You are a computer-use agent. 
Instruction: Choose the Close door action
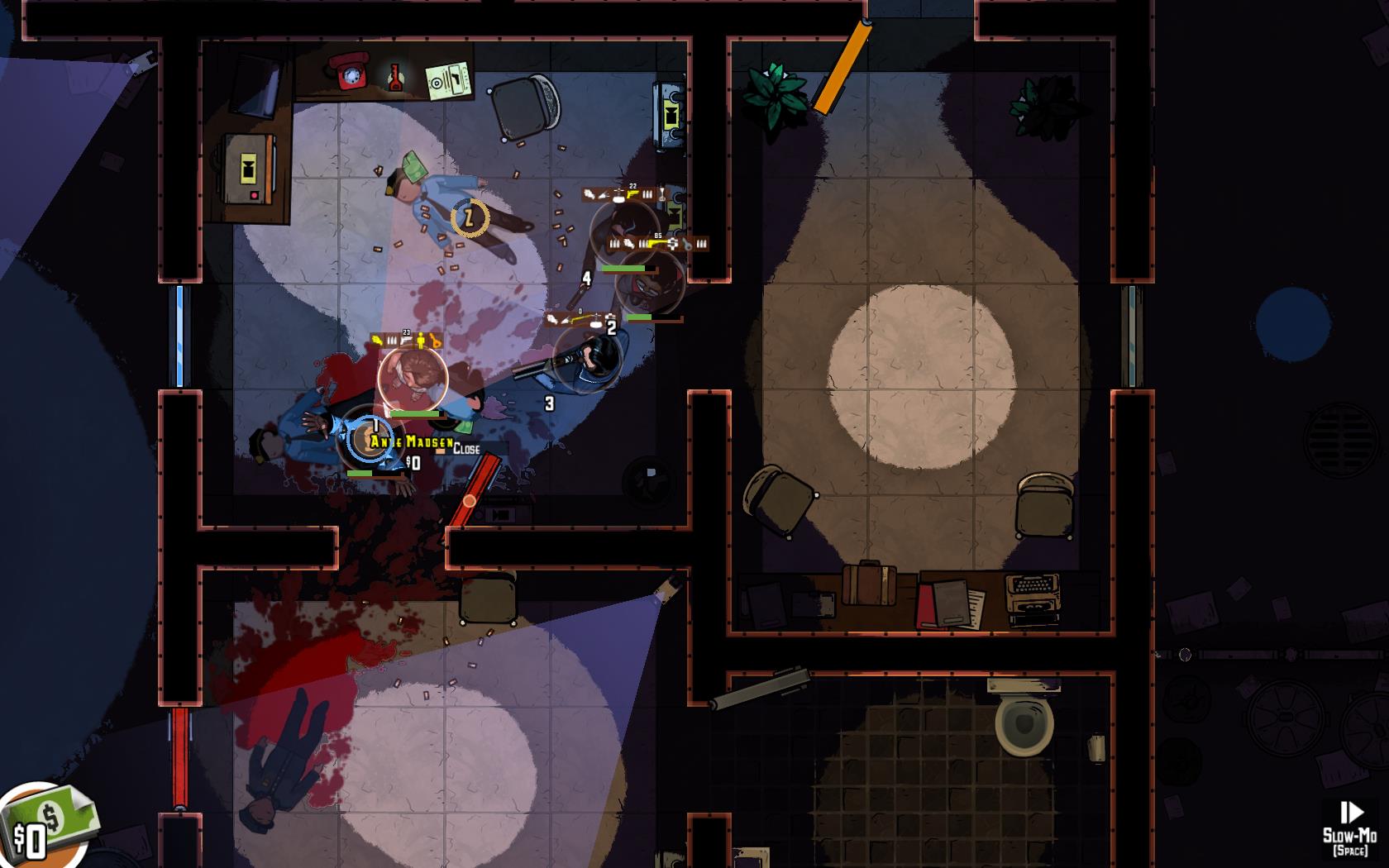pyautogui.click(x=466, y=449)
